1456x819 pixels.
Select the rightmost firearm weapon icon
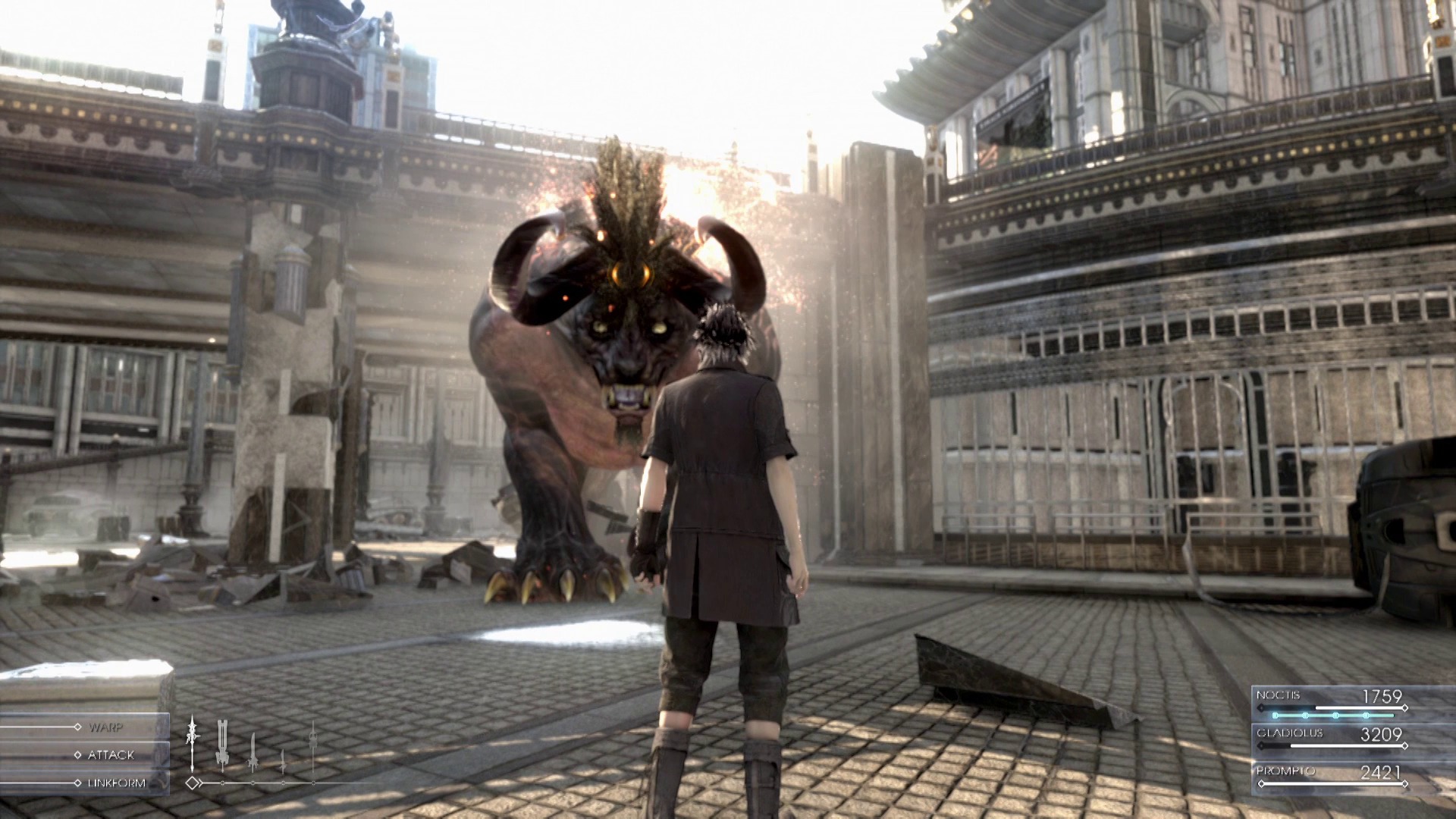tap(313, 747)
